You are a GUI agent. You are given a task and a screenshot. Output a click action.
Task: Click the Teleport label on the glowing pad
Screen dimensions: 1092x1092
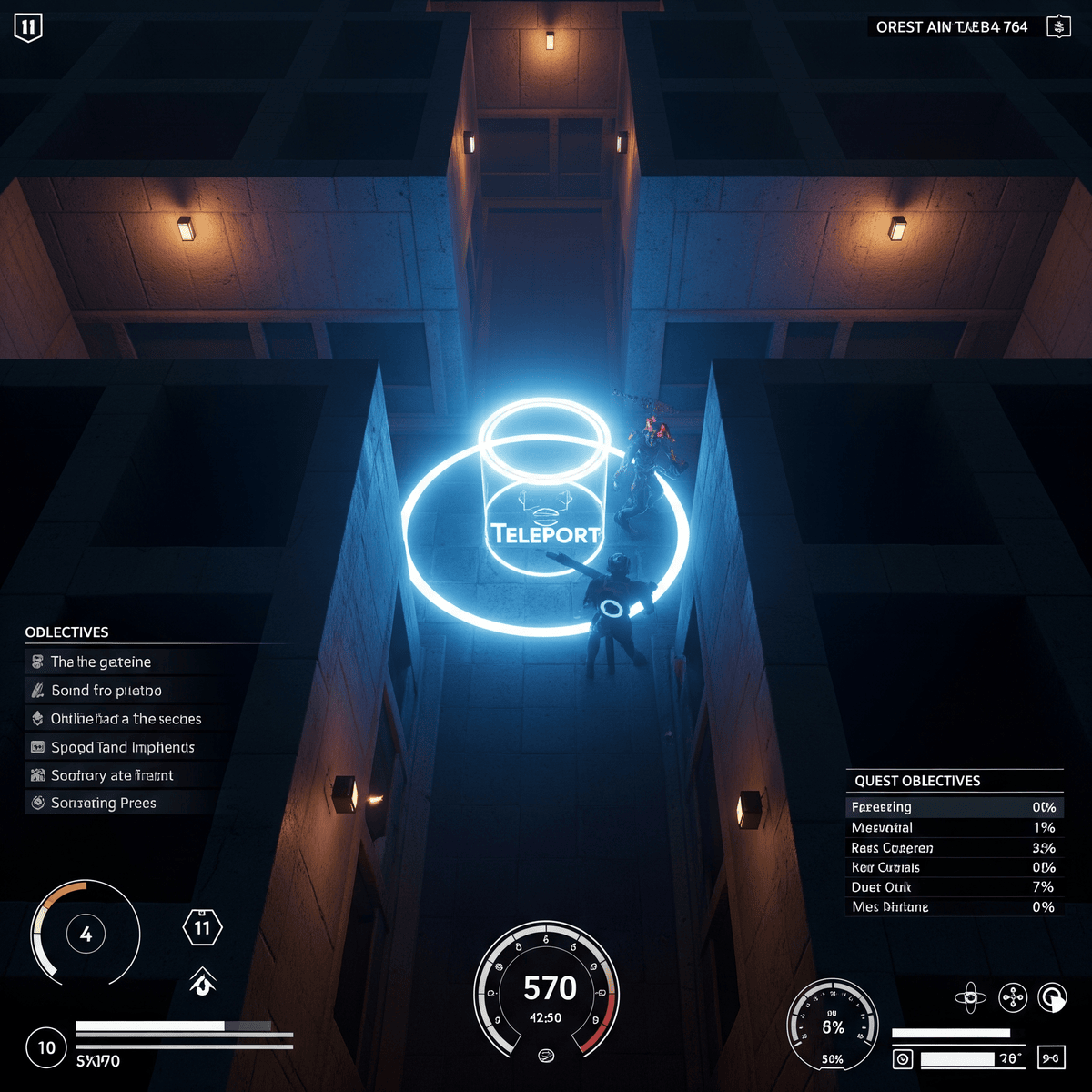(x=545, y=533)
